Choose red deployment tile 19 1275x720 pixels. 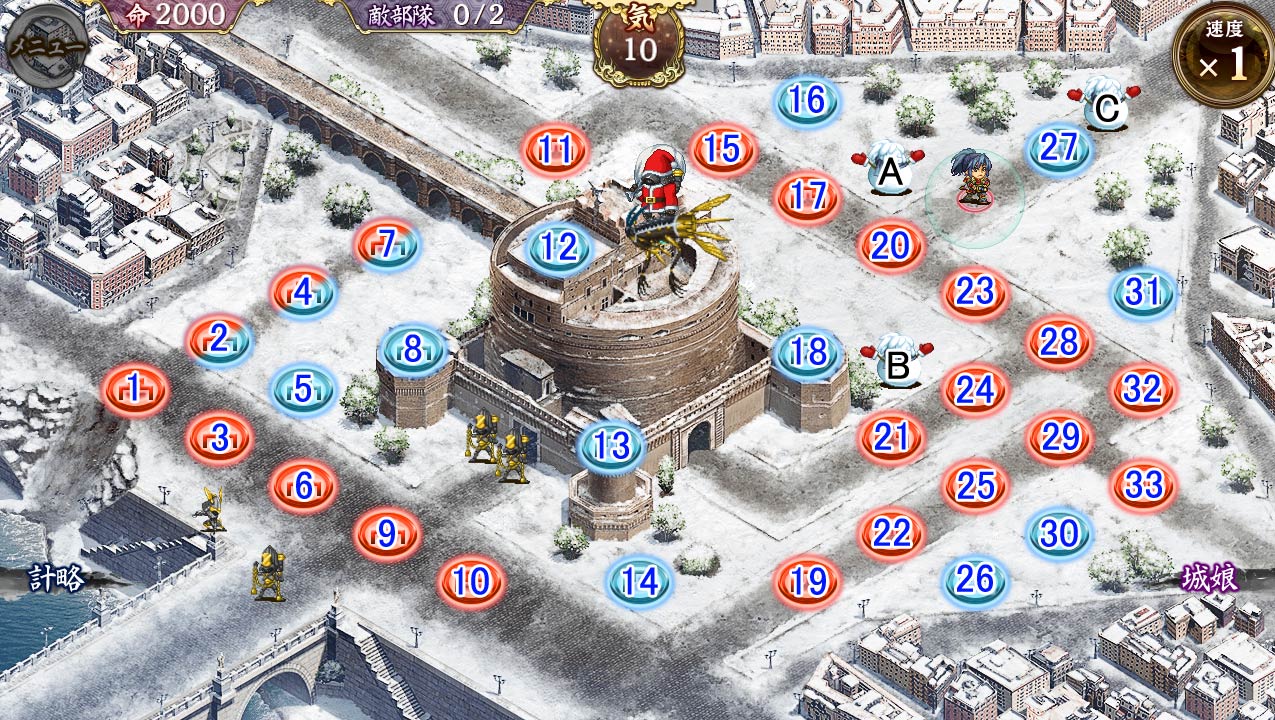[807, 580]
